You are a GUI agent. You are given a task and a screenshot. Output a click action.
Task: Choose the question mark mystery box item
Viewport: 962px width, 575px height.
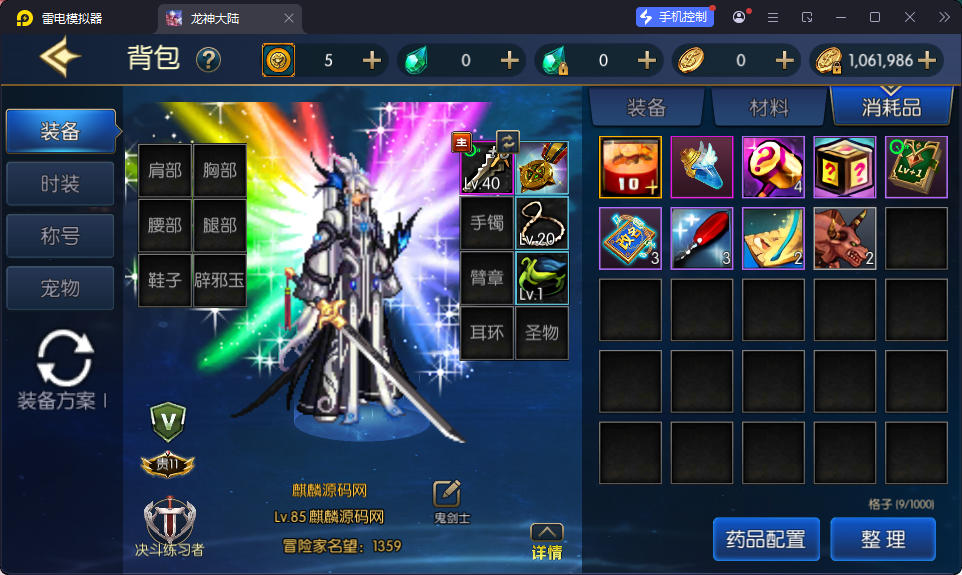click(844, 167)
